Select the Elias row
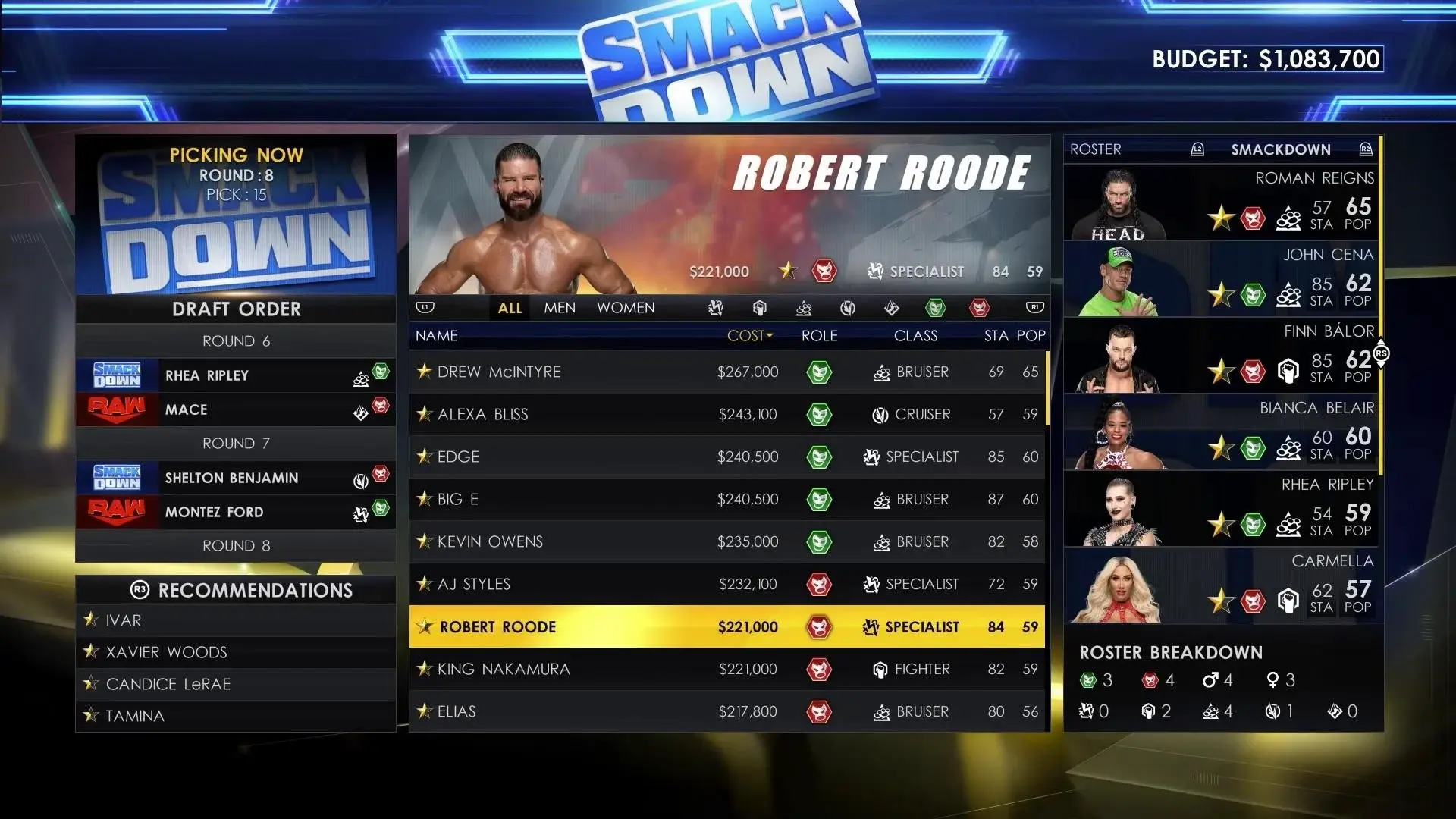 pyautogui.click(x=726, y=711)
